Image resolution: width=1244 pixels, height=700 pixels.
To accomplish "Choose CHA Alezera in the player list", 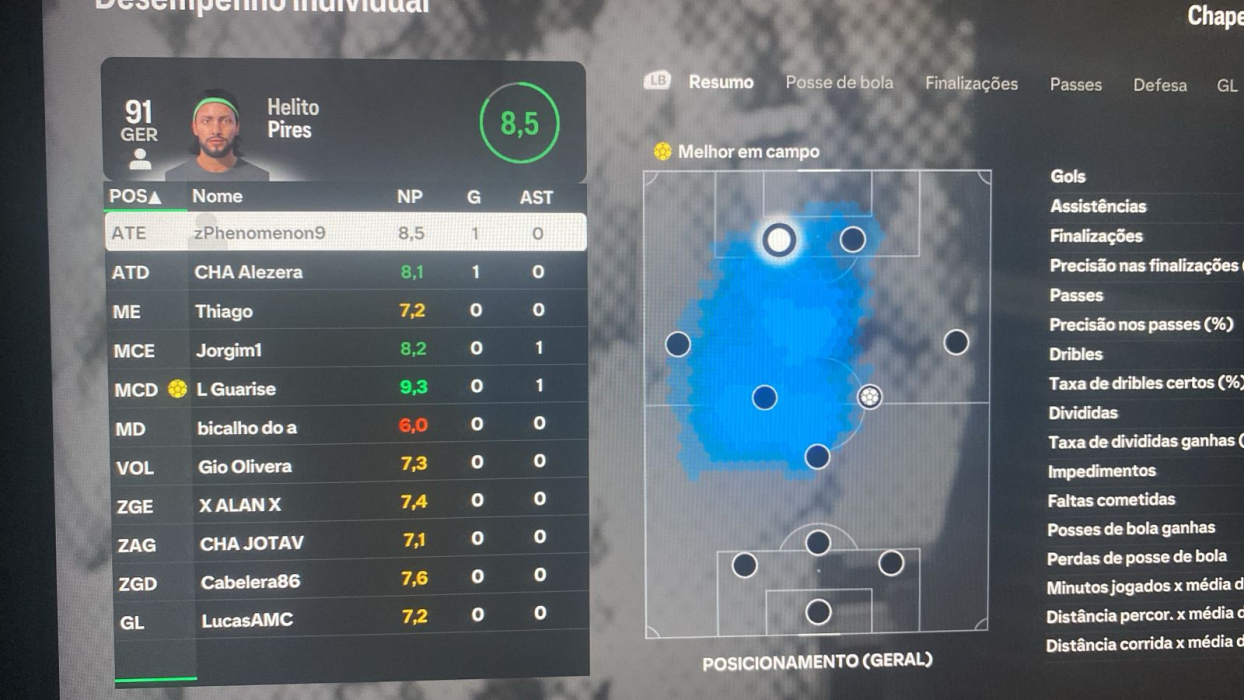I will pos(345,272).
